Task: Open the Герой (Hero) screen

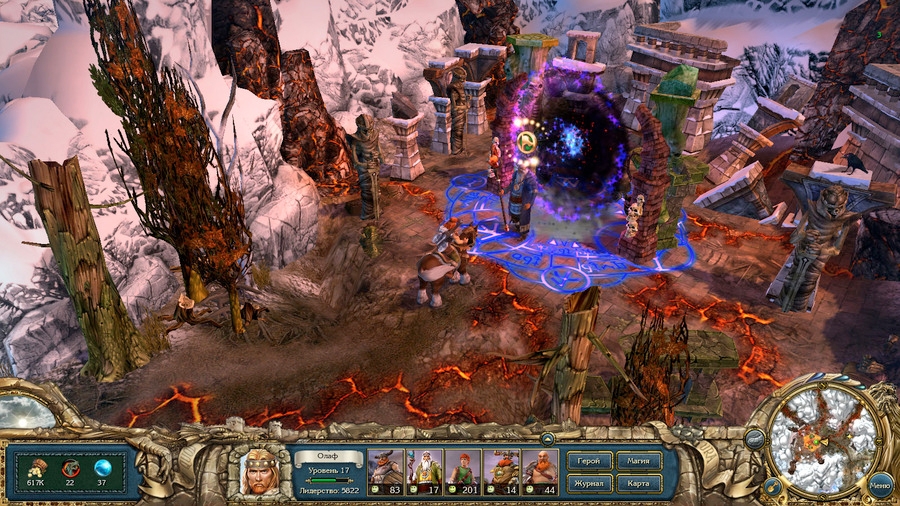Action: pyautogui.click(x=589, y=461)
